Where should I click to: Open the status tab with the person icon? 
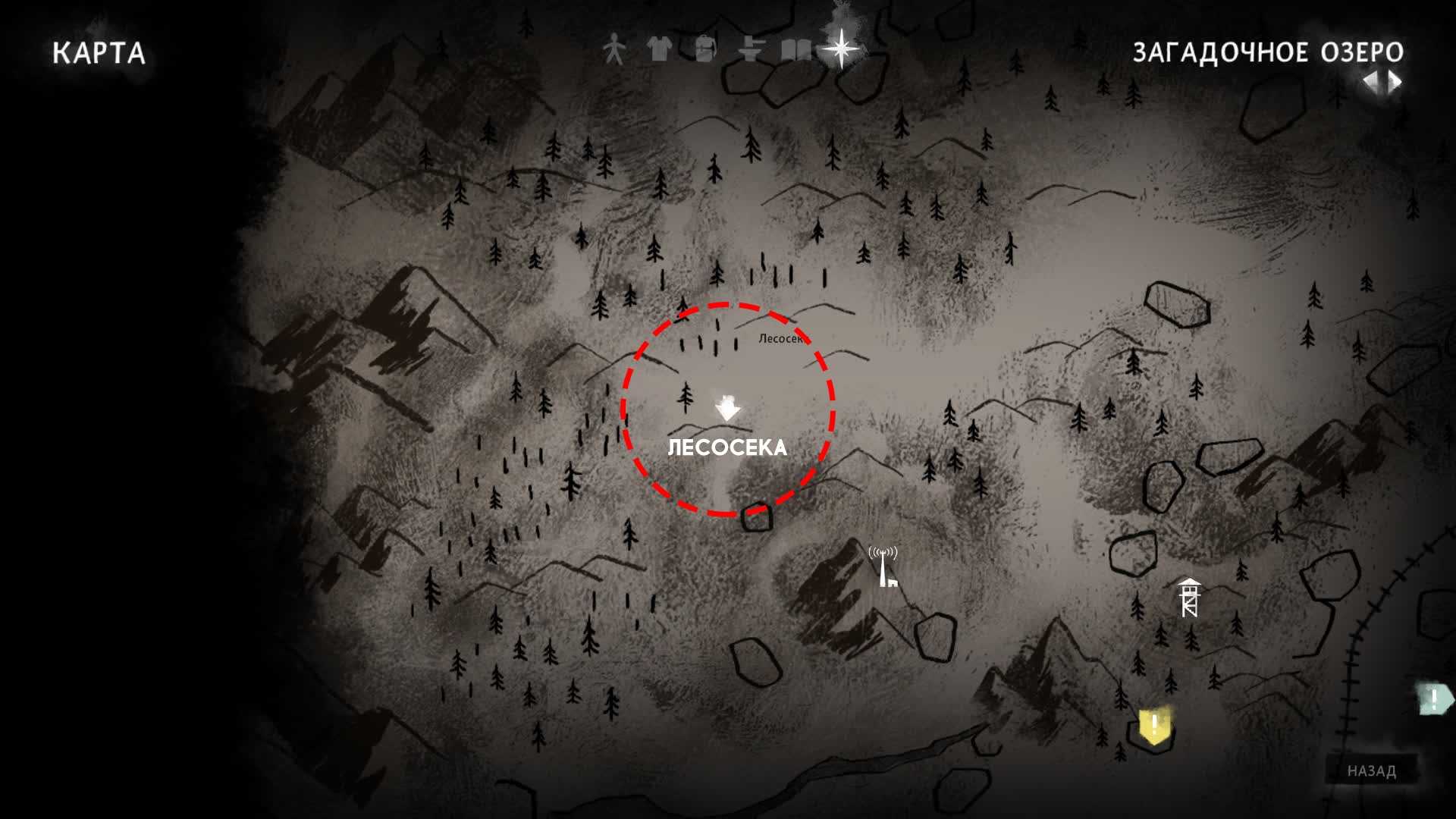(614, 50)
